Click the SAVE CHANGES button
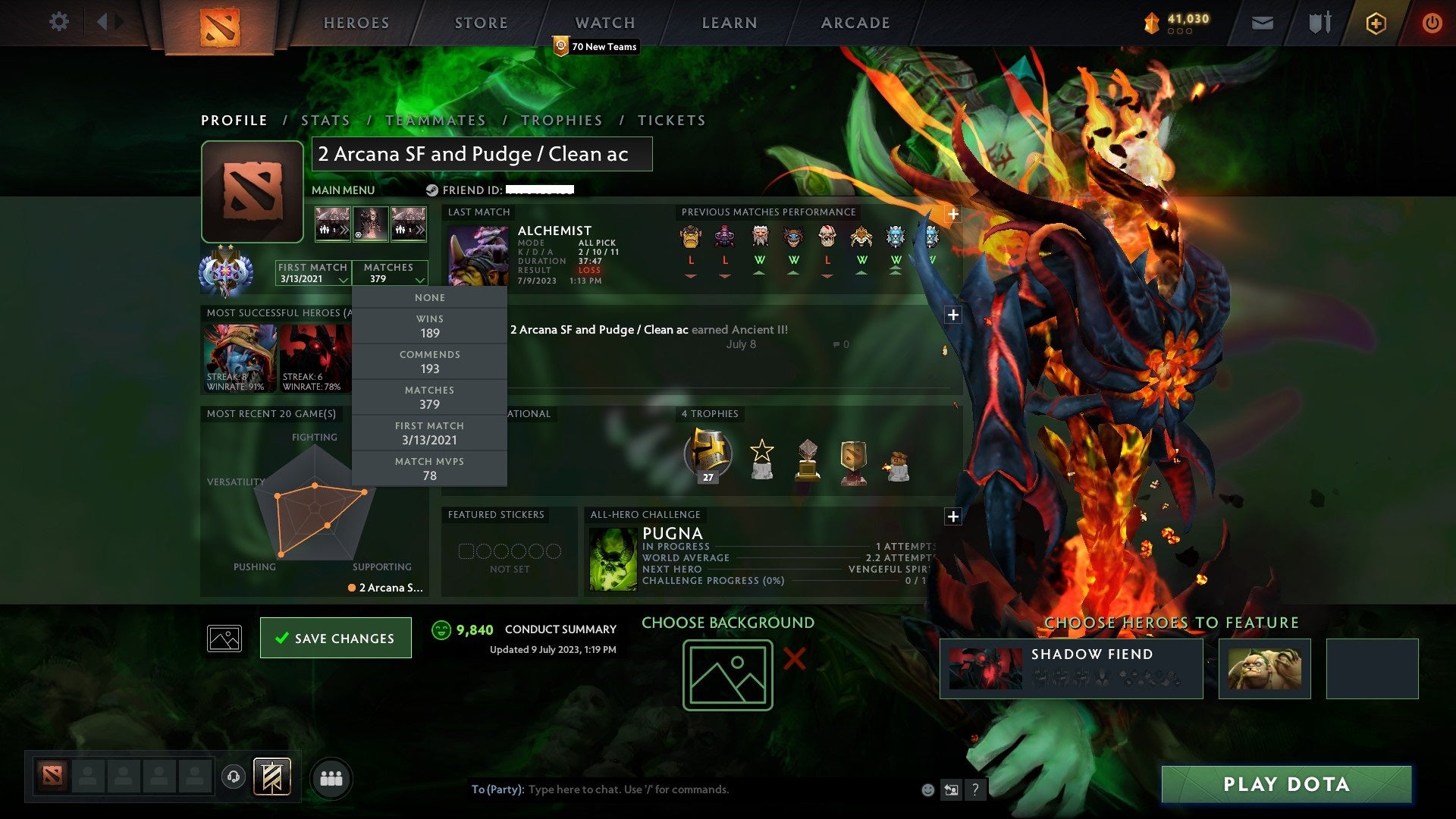This screenshot has height=819, width=1456. coord(335,638)
